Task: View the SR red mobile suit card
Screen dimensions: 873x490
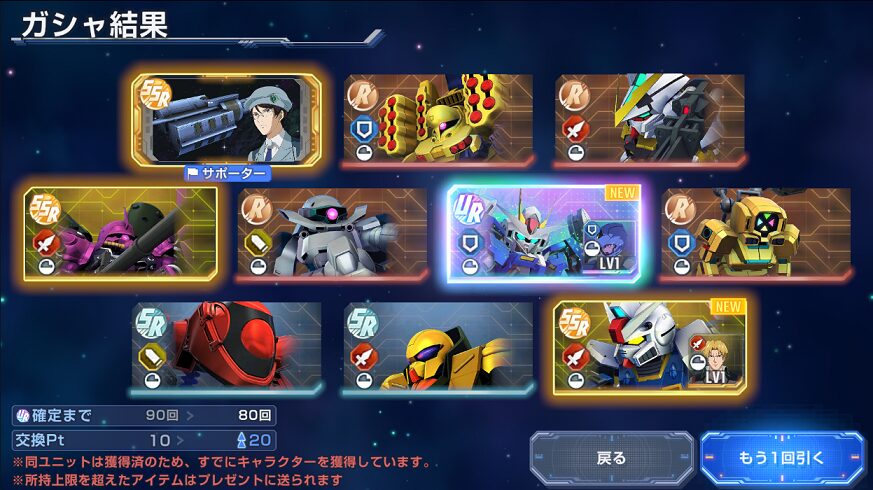Action: (x=227, y=346)
